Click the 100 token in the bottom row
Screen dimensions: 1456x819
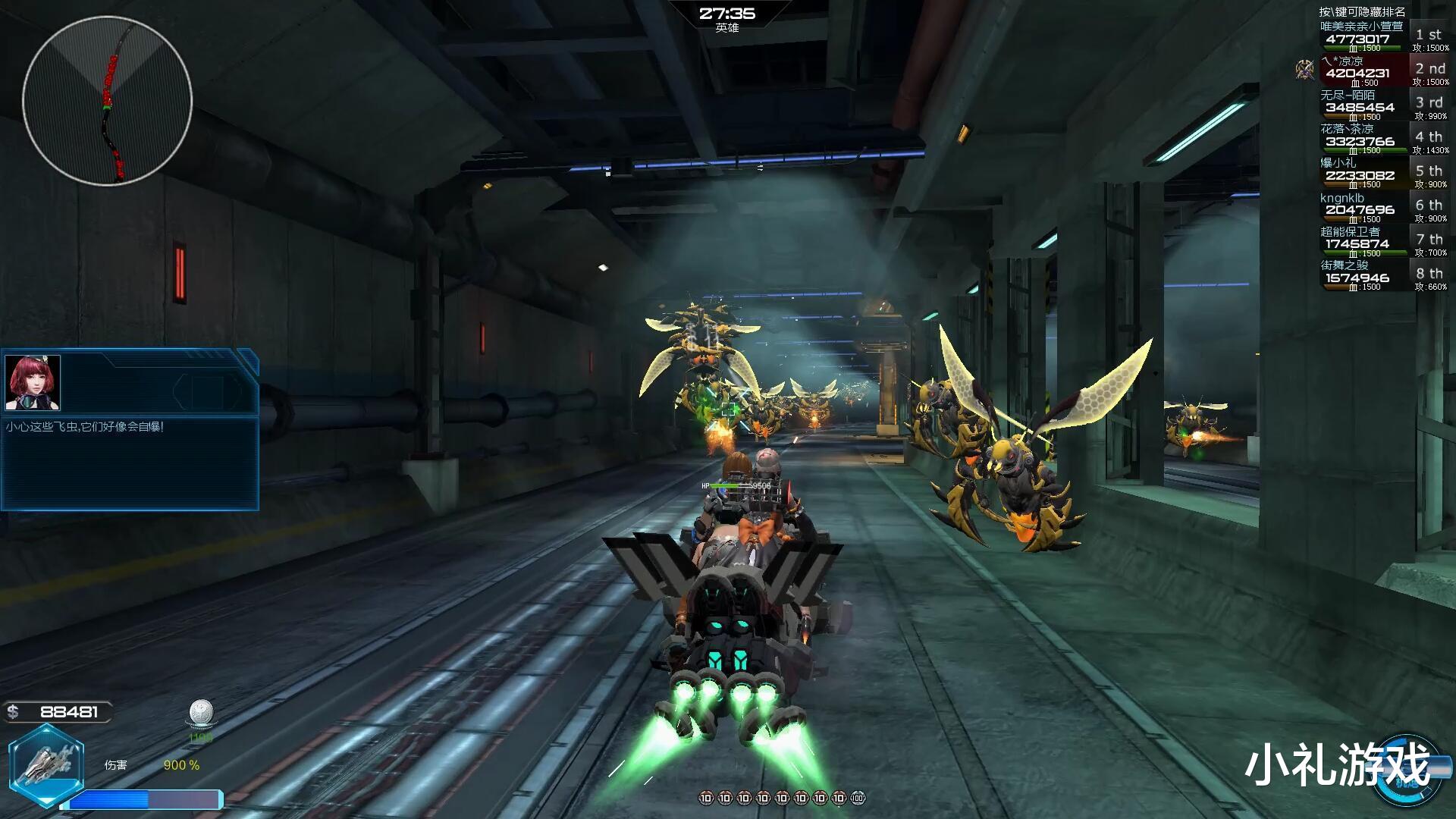[858, 798]
